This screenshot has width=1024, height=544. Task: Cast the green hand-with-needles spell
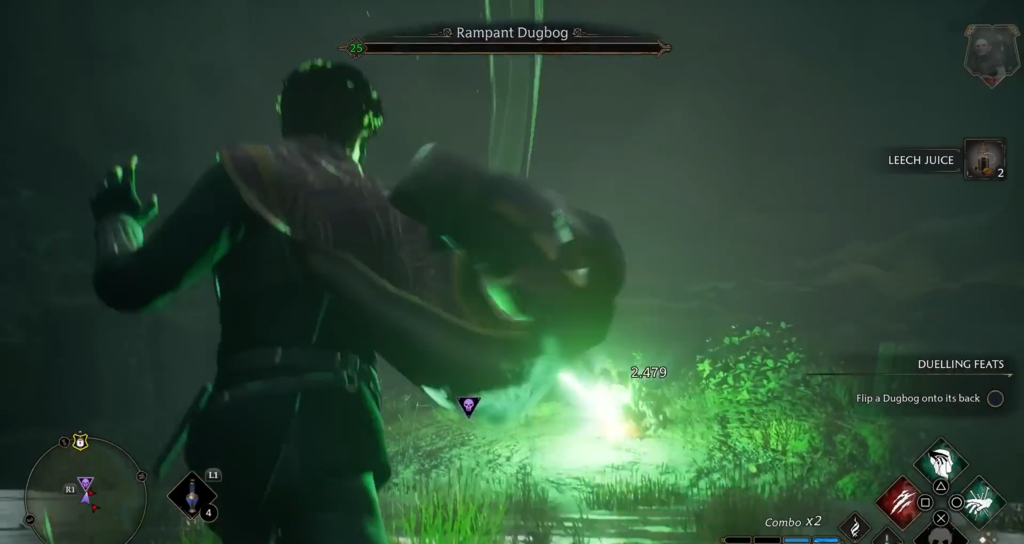[981, 500]
